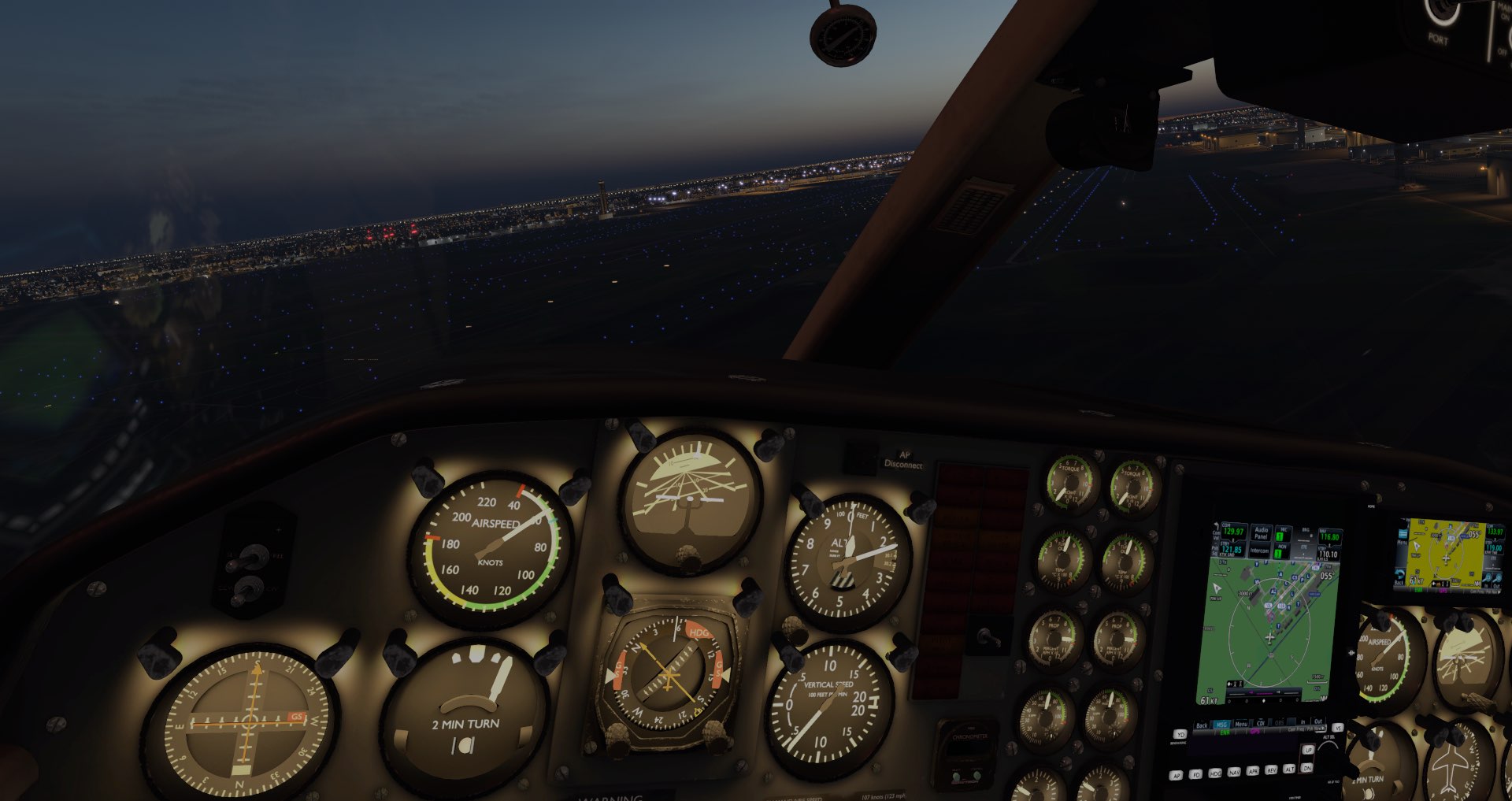This screenshot has height=801, width=1512.
Task: Open the Audio Panel on the GPS
Action: pyautogui.click(x=1261, y=533)
